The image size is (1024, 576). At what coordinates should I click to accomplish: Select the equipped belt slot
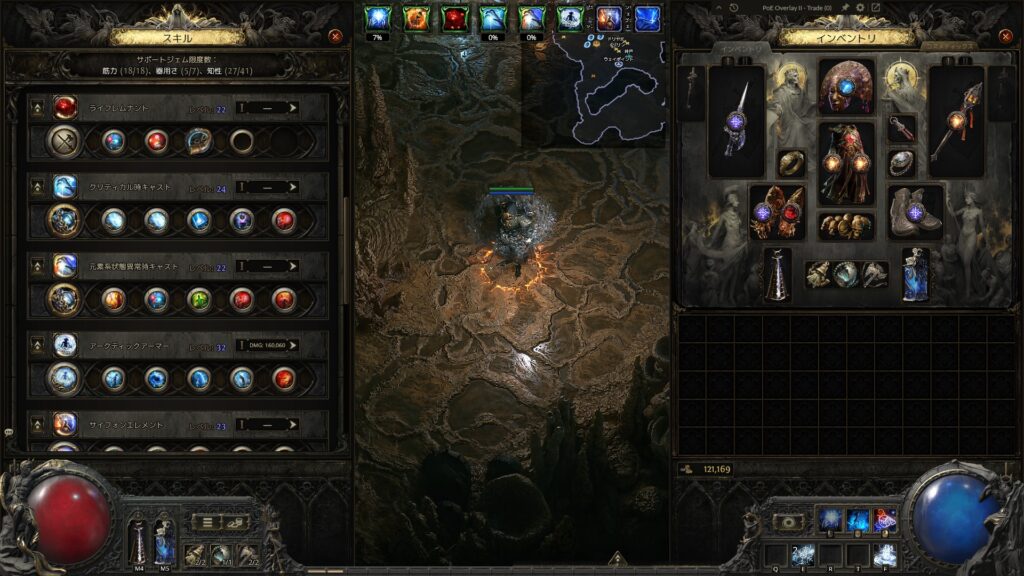tap(846, 226)
